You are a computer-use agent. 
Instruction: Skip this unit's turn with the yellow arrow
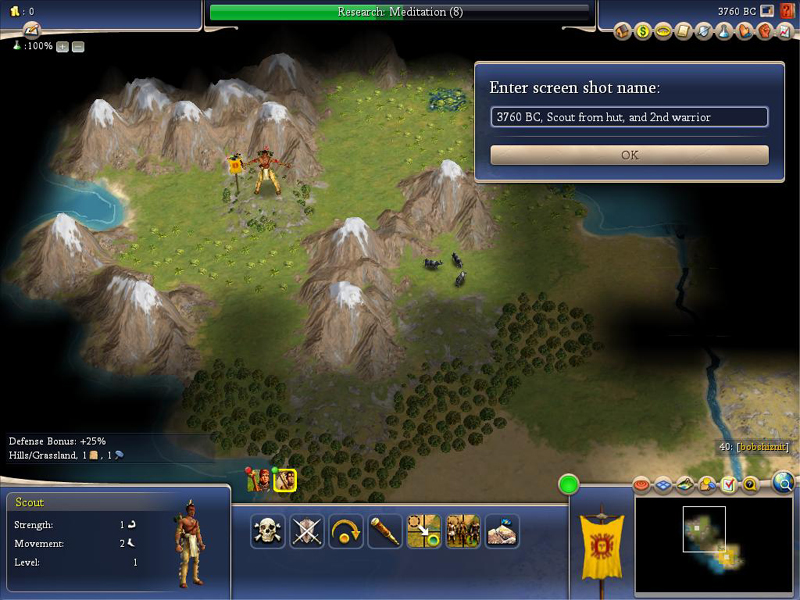click(x=346, y=532)
